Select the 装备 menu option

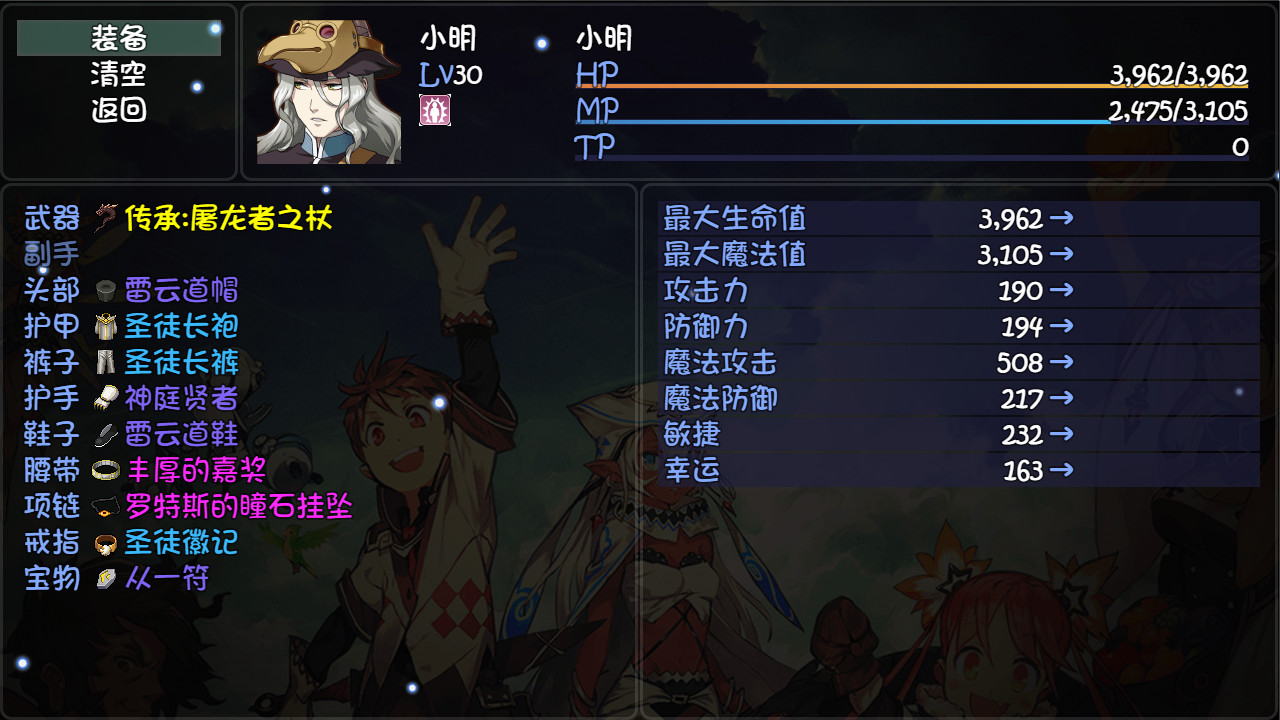click(x=116, y=39)
